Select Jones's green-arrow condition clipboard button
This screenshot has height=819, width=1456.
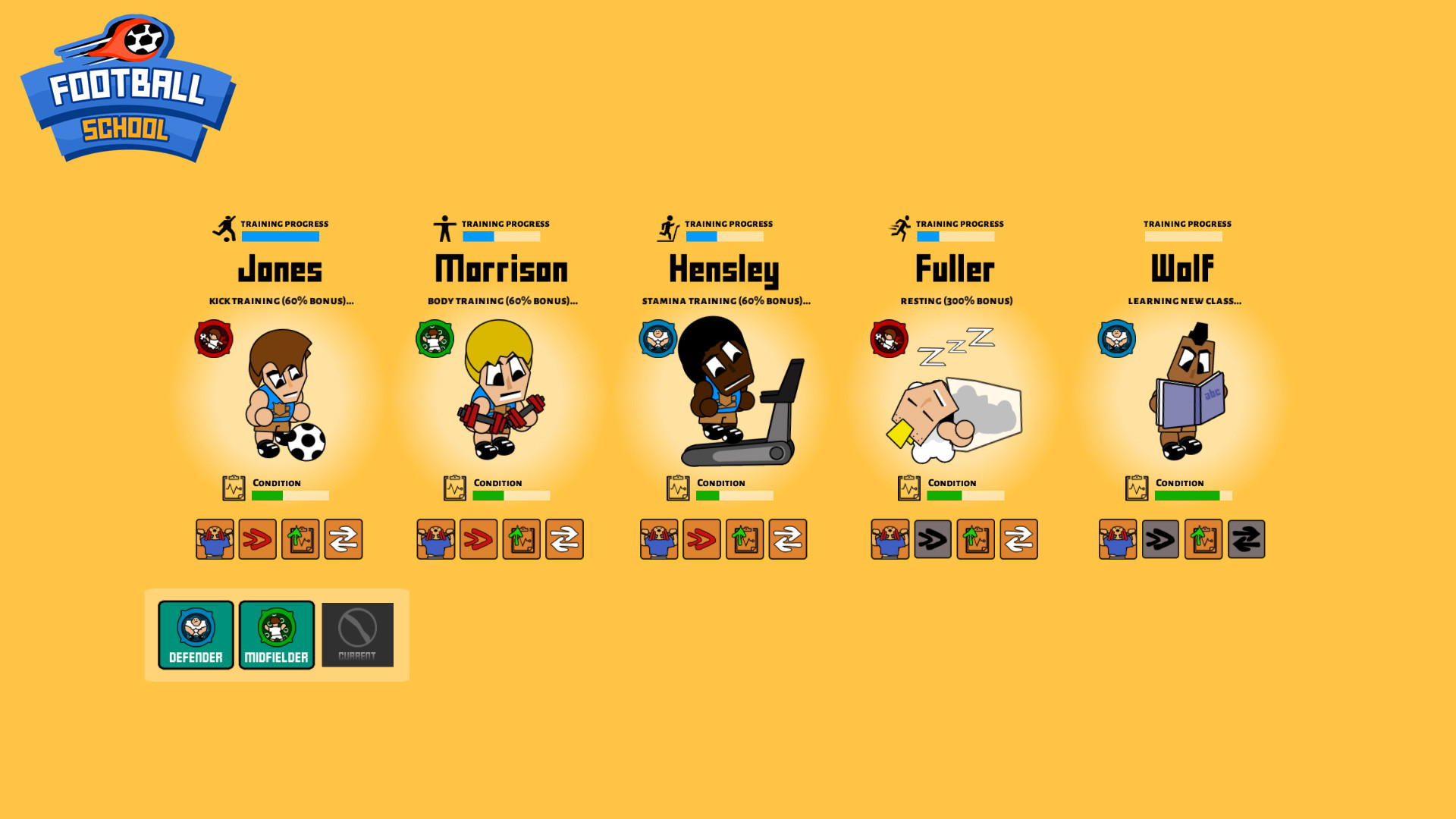[x=300, y=539]
